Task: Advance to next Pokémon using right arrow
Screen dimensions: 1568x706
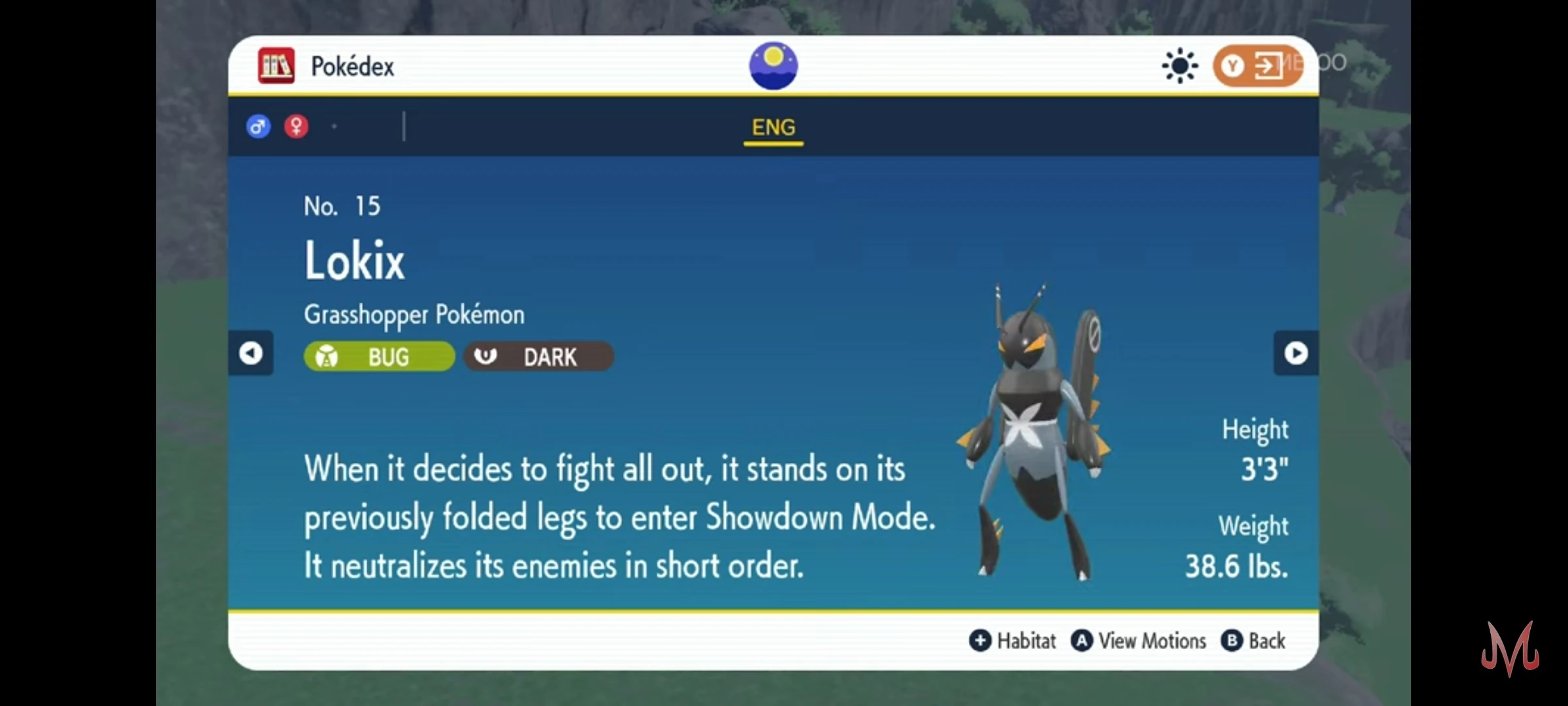Action: (x=1296, y=353)
